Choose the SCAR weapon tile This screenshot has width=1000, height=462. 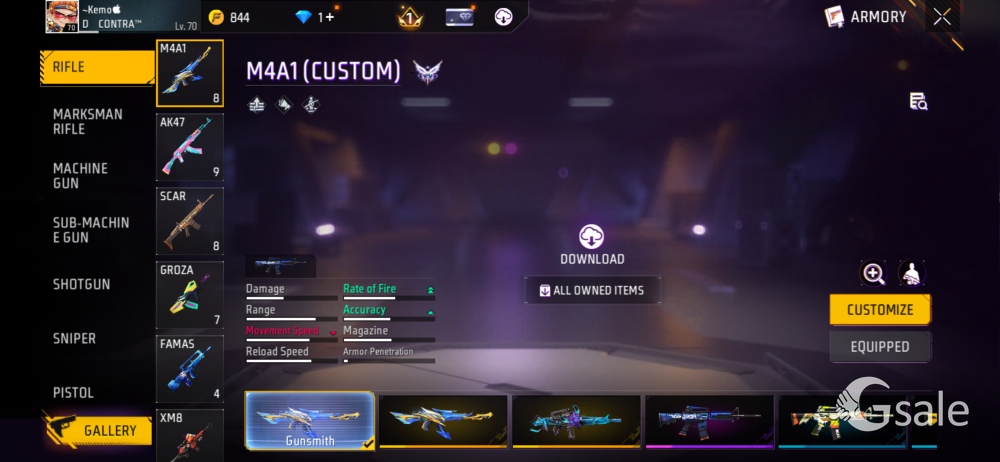click(x=190, y=221)
